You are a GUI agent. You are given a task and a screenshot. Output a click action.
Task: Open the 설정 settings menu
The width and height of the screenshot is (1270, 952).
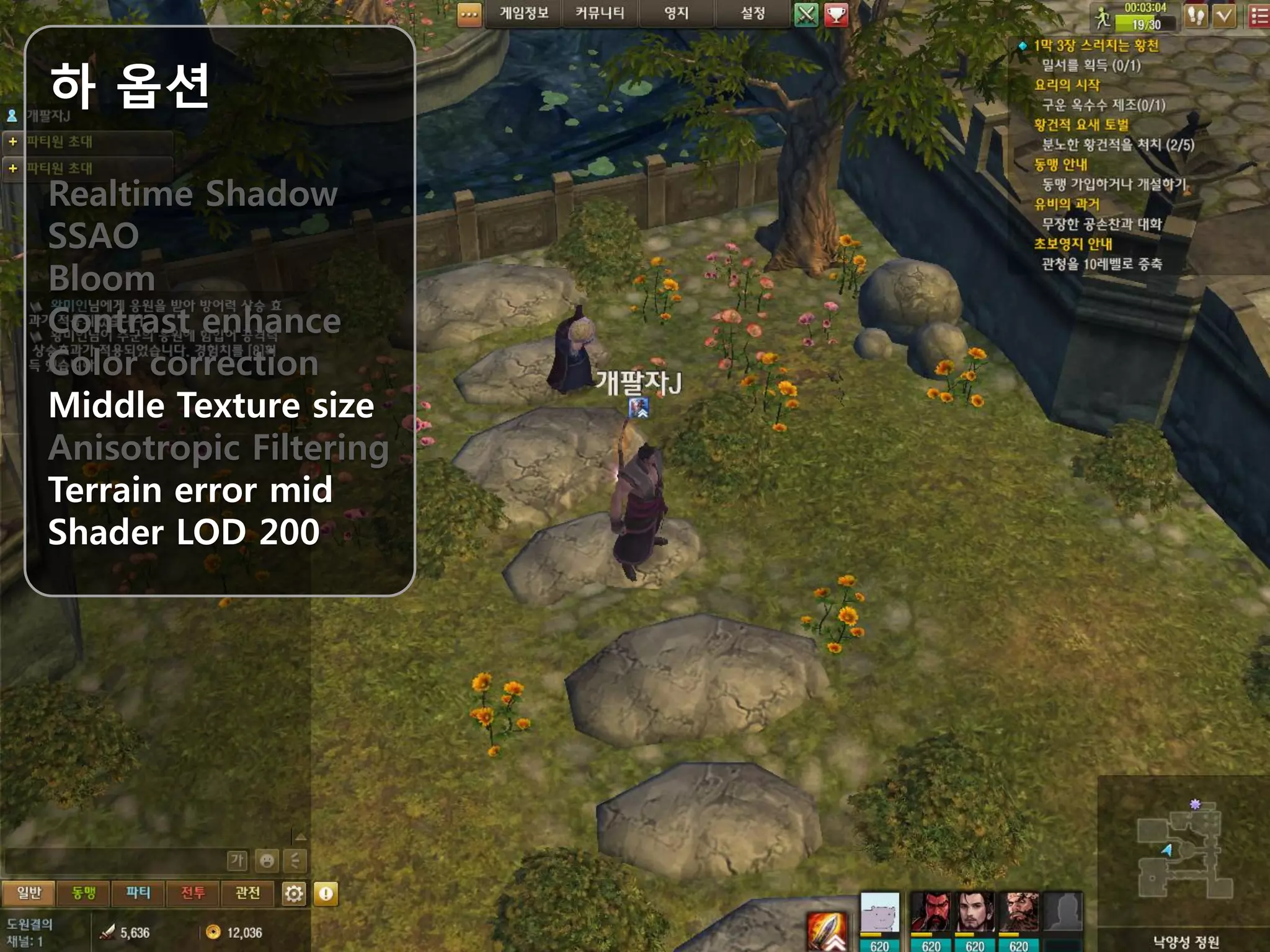(753, 14)
